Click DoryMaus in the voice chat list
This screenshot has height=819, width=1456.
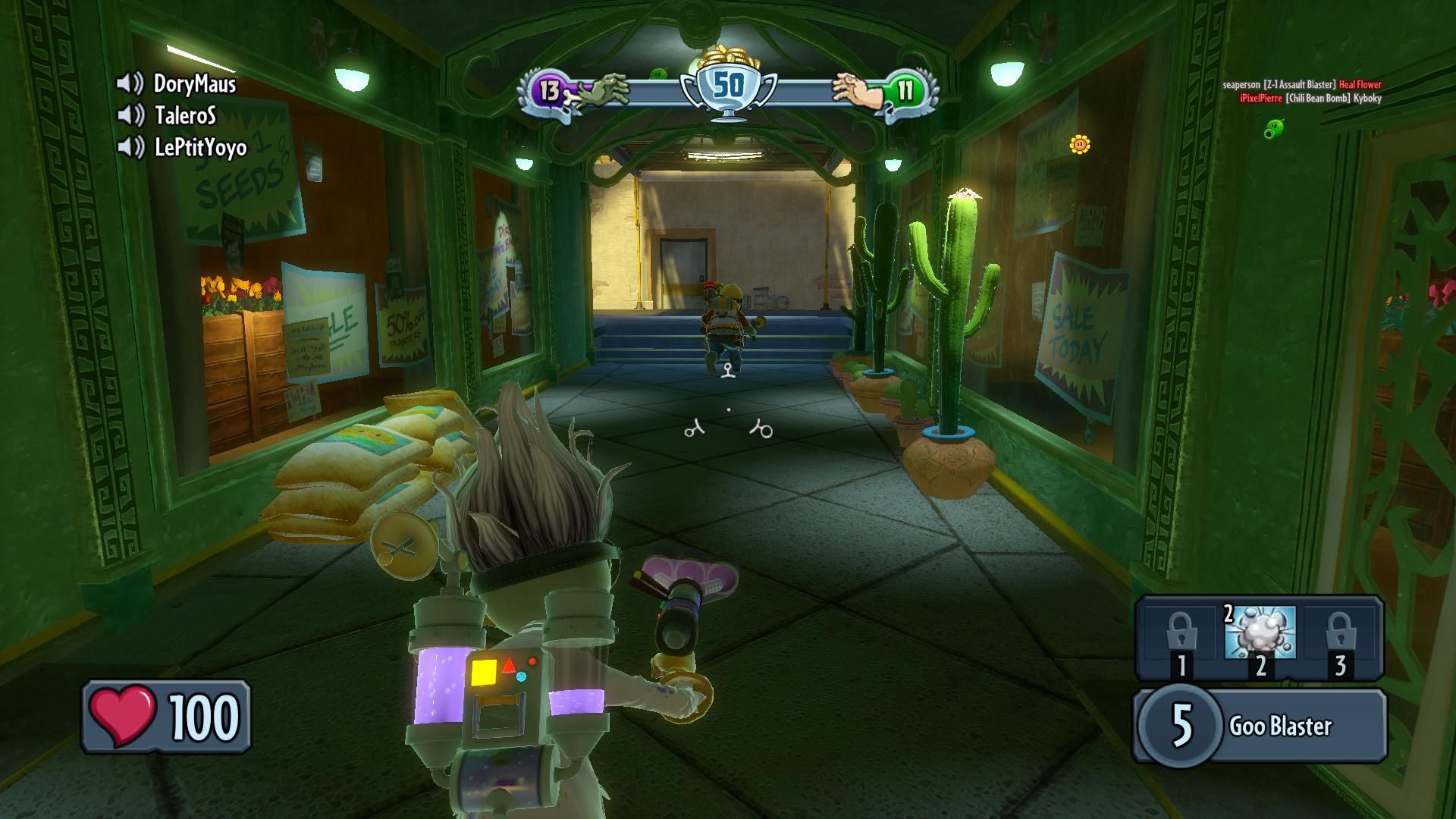pyautogui.click(x=194, y=83)
